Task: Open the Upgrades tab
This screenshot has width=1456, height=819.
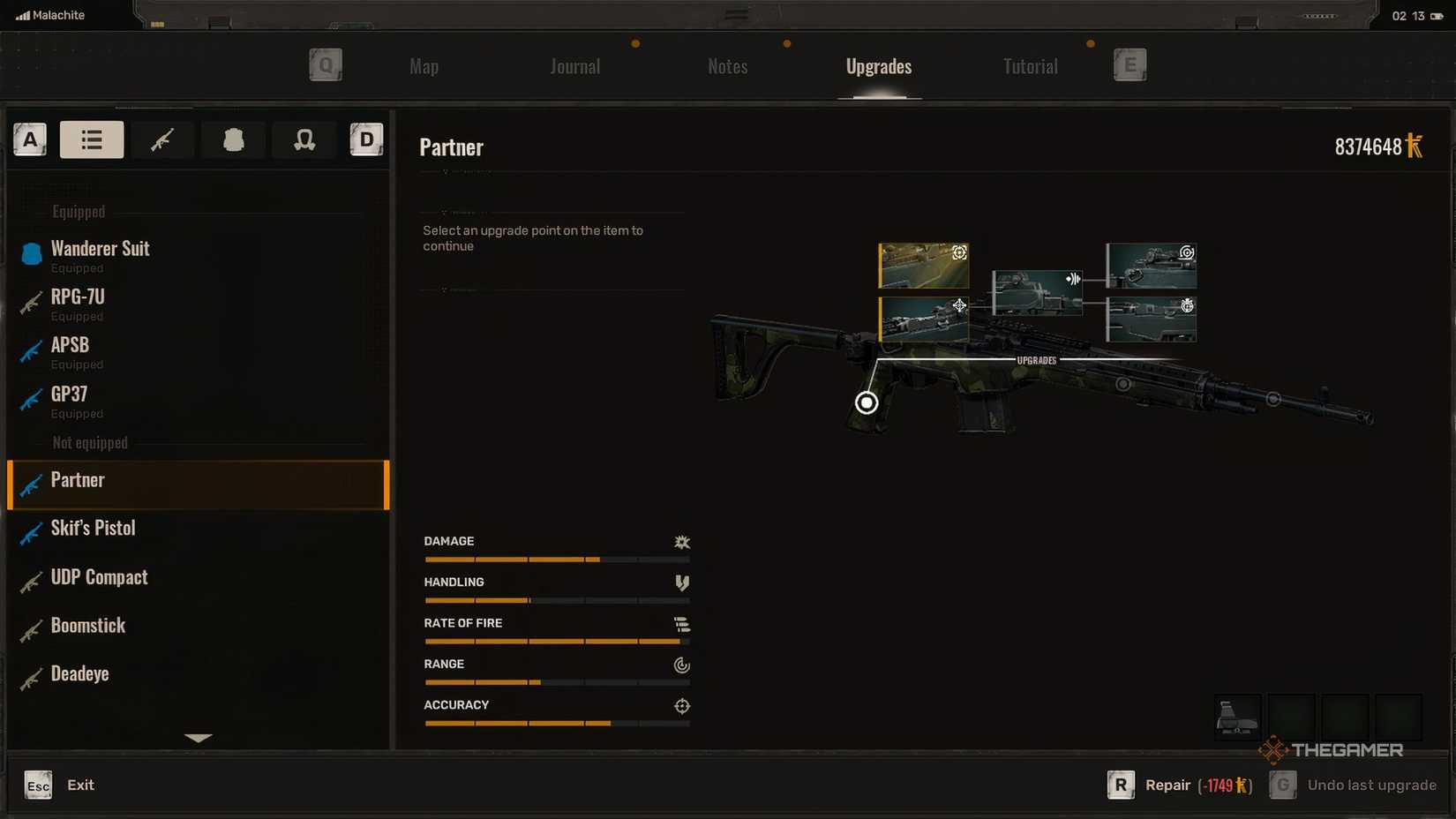Action: pyautogui.click(x=878, y=66)
